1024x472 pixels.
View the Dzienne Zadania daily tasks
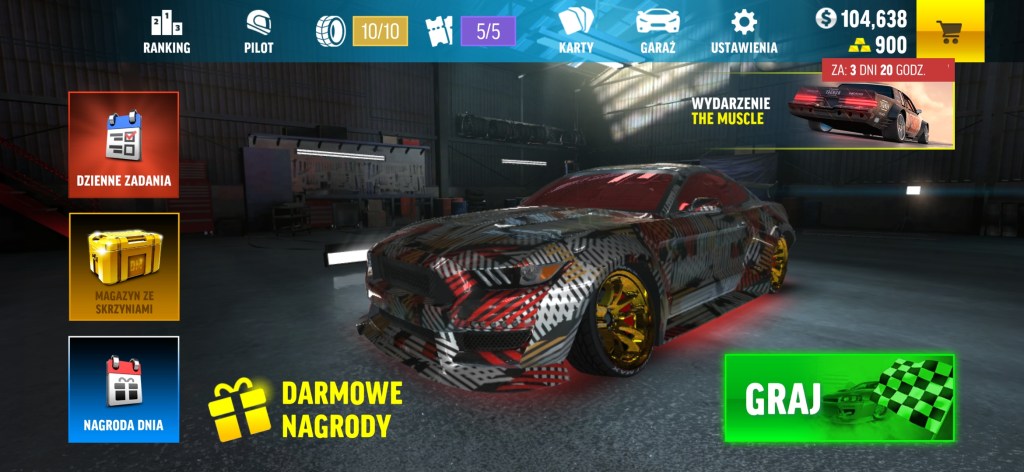click(x=124, y=146)
